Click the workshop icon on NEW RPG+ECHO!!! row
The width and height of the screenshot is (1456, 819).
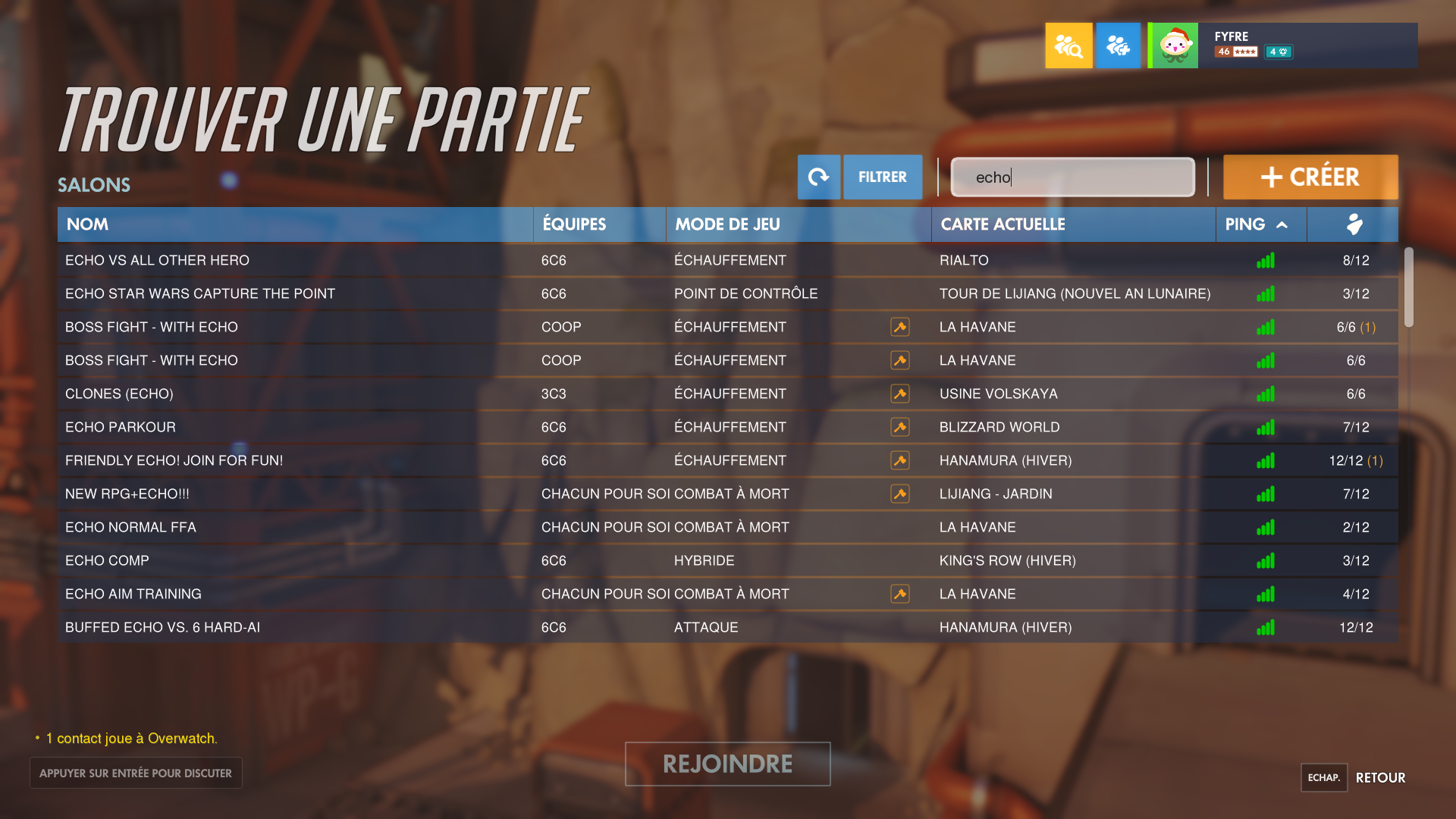tap(899, 494)
